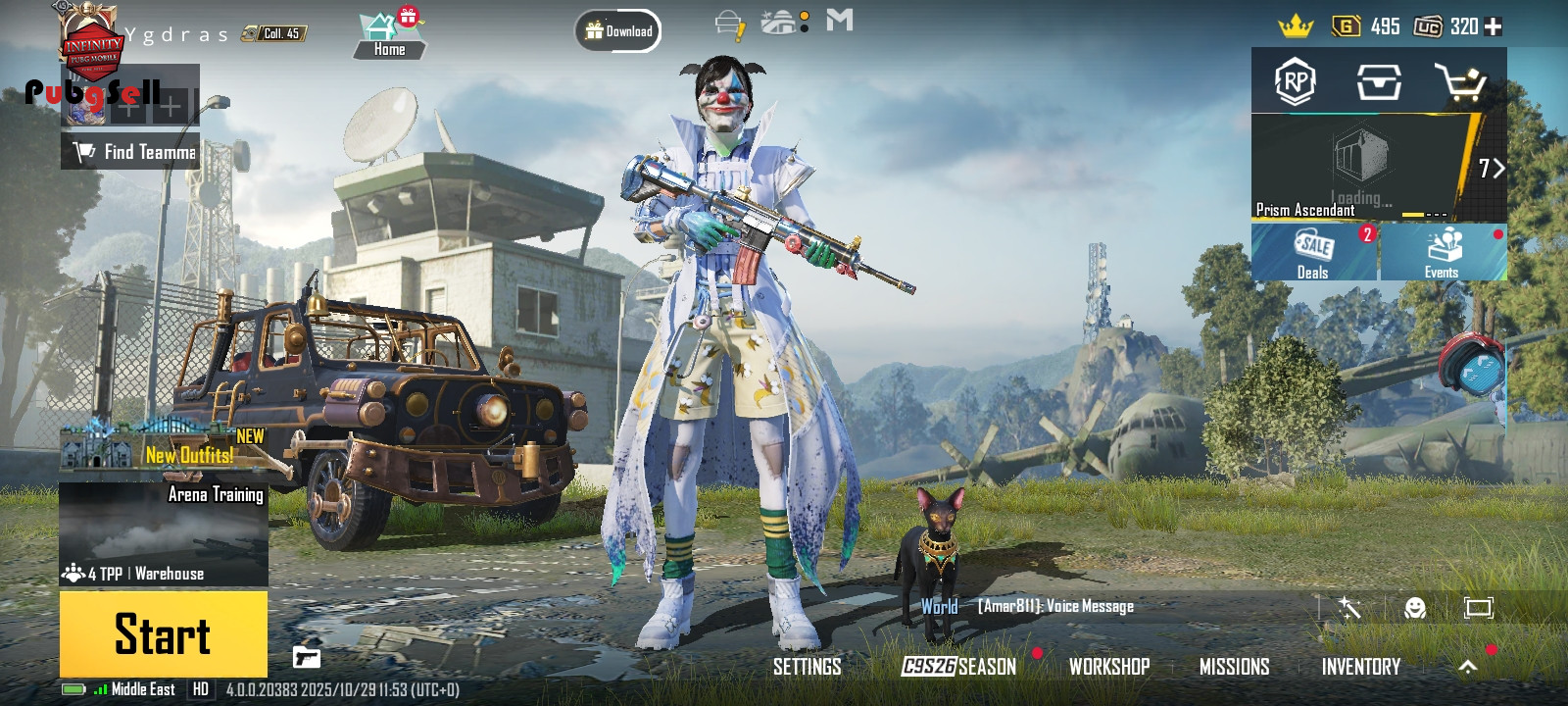
Task: Open the Settings menu
Action: [807, 667]
